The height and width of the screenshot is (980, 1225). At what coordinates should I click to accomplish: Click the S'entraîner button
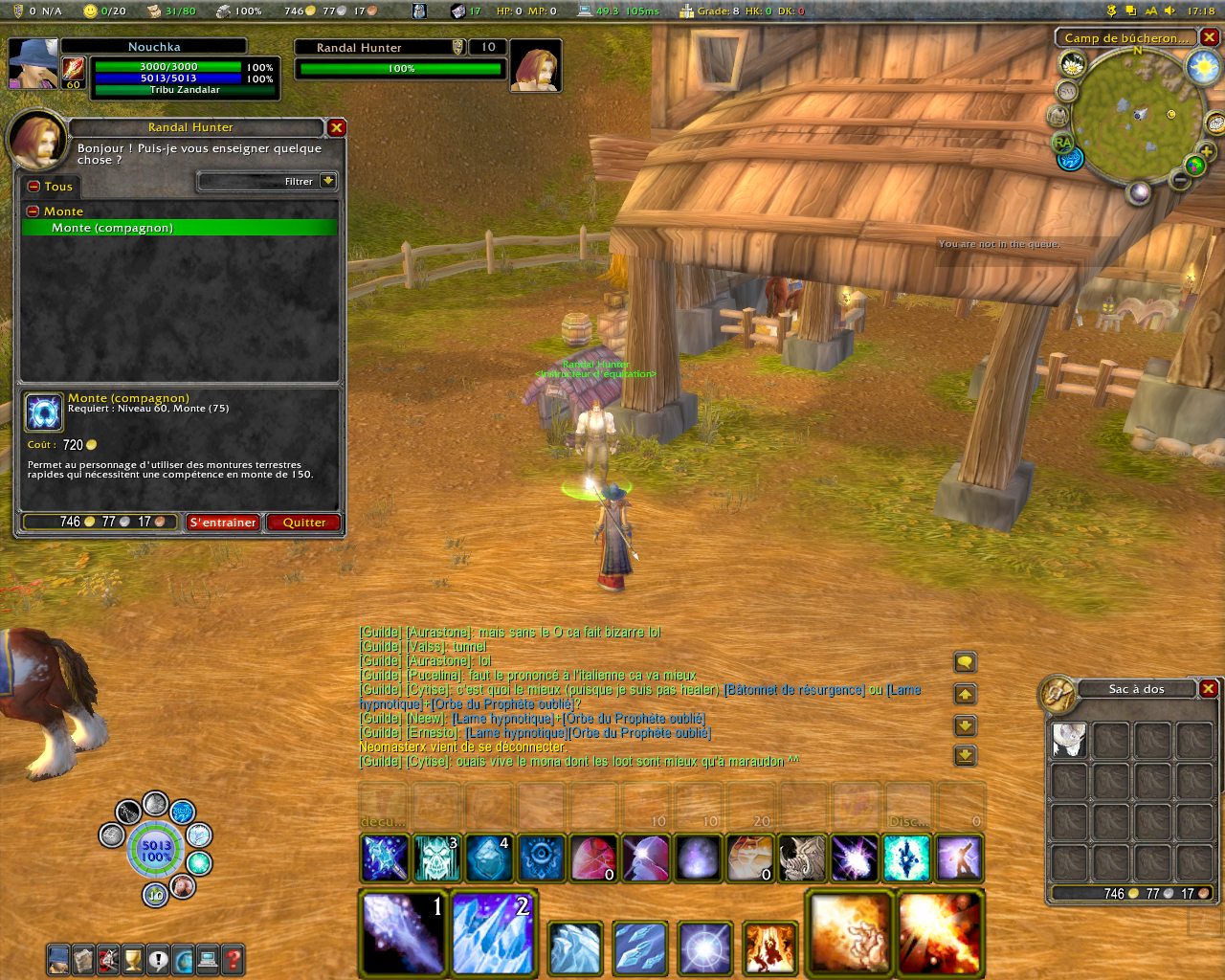pos(223,523)
